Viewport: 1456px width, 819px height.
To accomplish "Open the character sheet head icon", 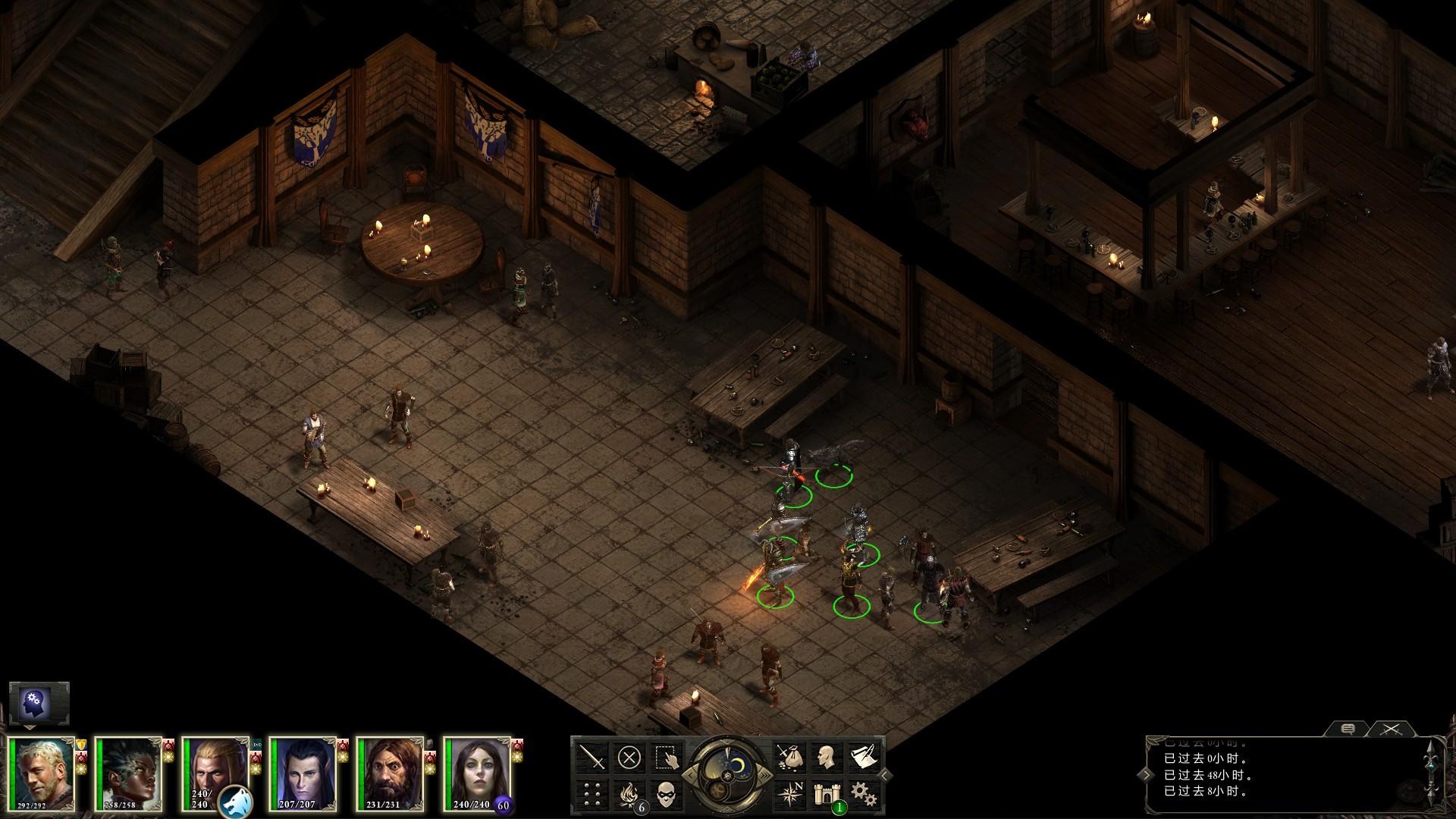I will pos(826,757).
